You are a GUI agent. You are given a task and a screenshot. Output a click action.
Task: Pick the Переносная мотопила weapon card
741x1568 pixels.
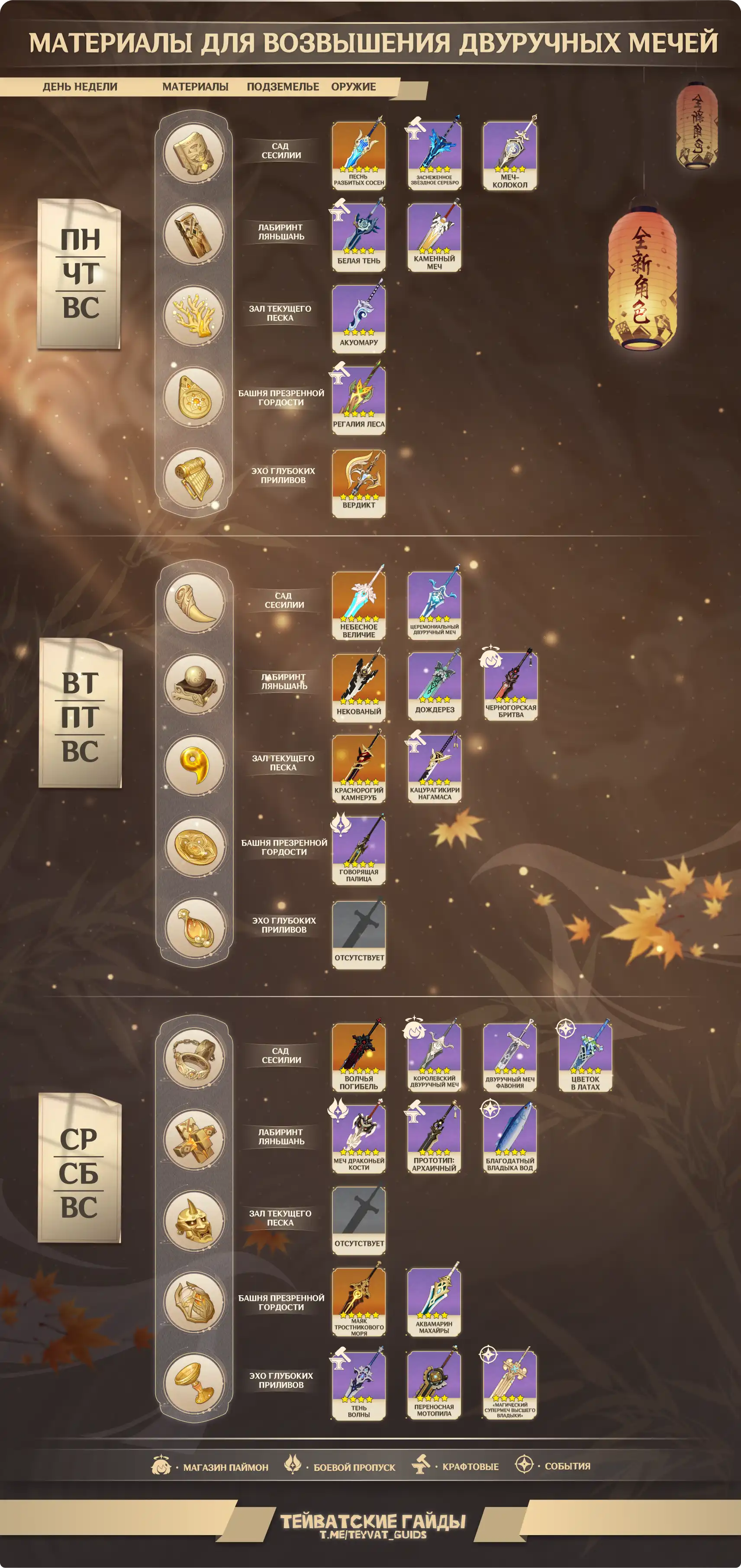coord(434,1385)
